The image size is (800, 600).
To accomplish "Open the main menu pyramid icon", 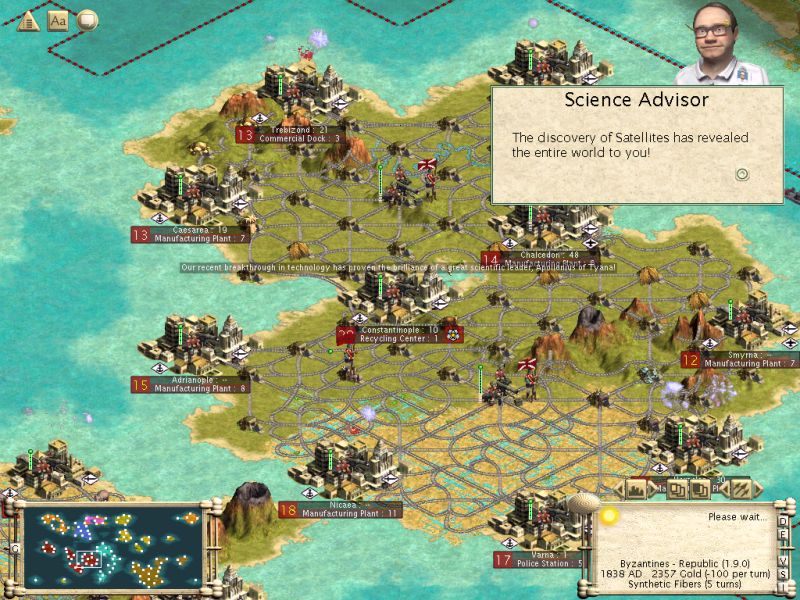I will pyautogui.click(x=28, y=20).
